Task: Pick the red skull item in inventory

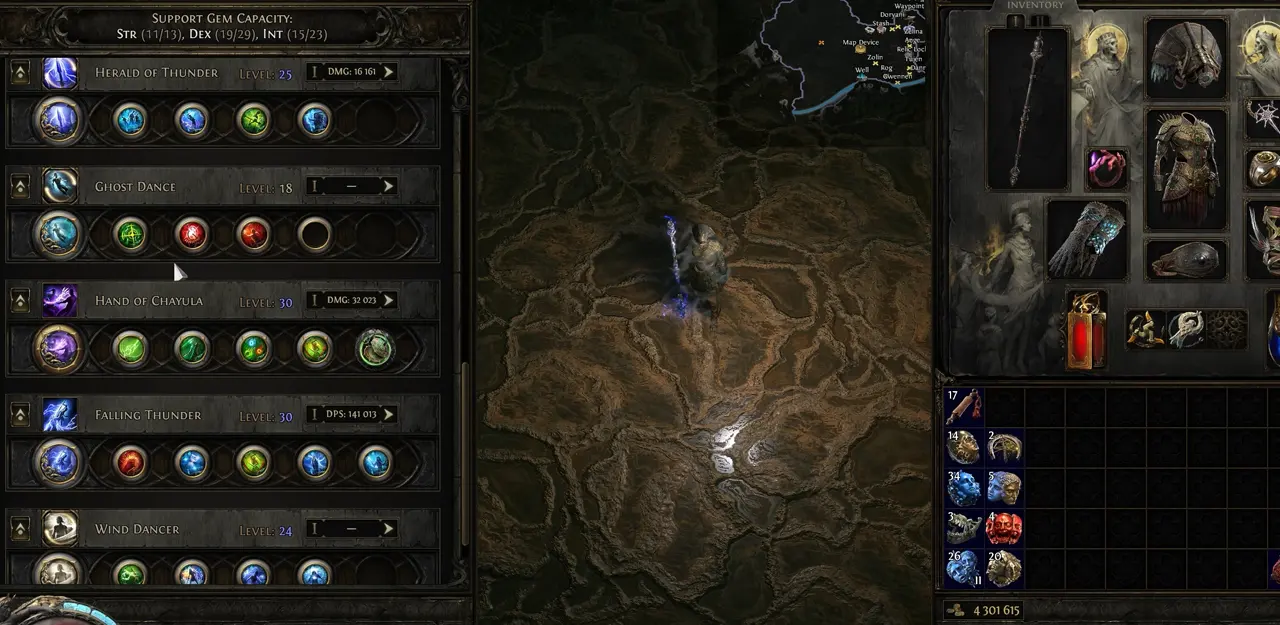Action: click(1004, 529)
